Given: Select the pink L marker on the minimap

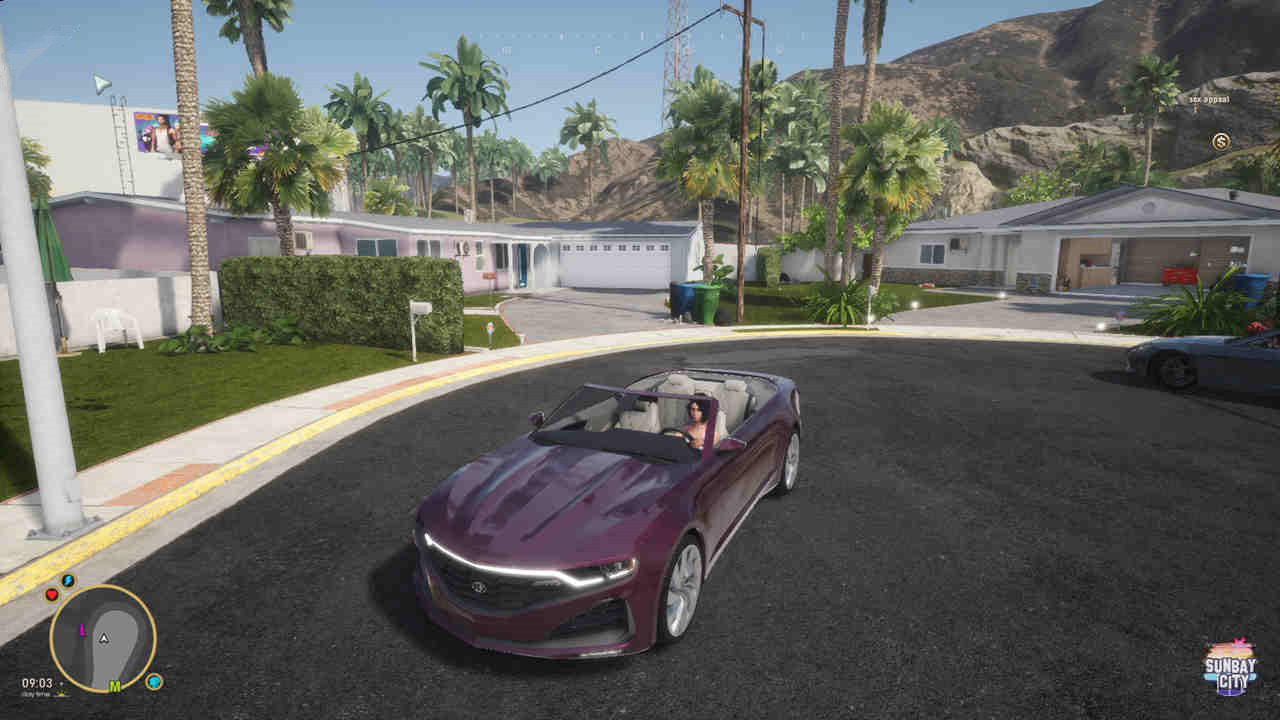Looking at the screenshot, I should 82,630.
